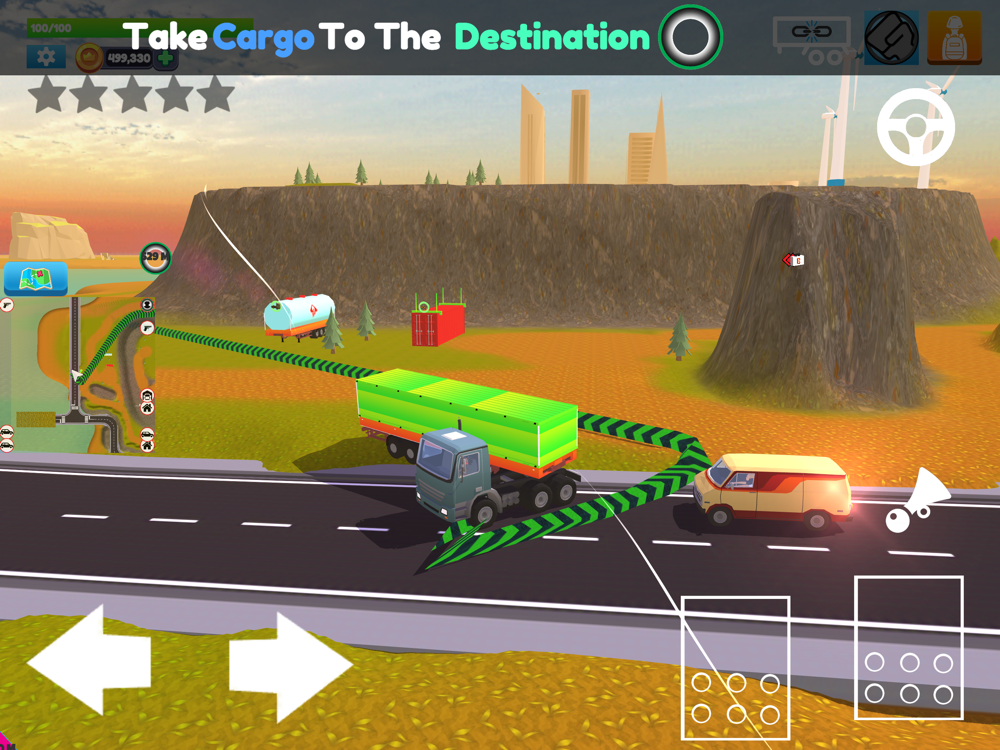This screenshot has height=750, width=1000.
Task: Tap the accelerator pedal
Action: point(908,647)
